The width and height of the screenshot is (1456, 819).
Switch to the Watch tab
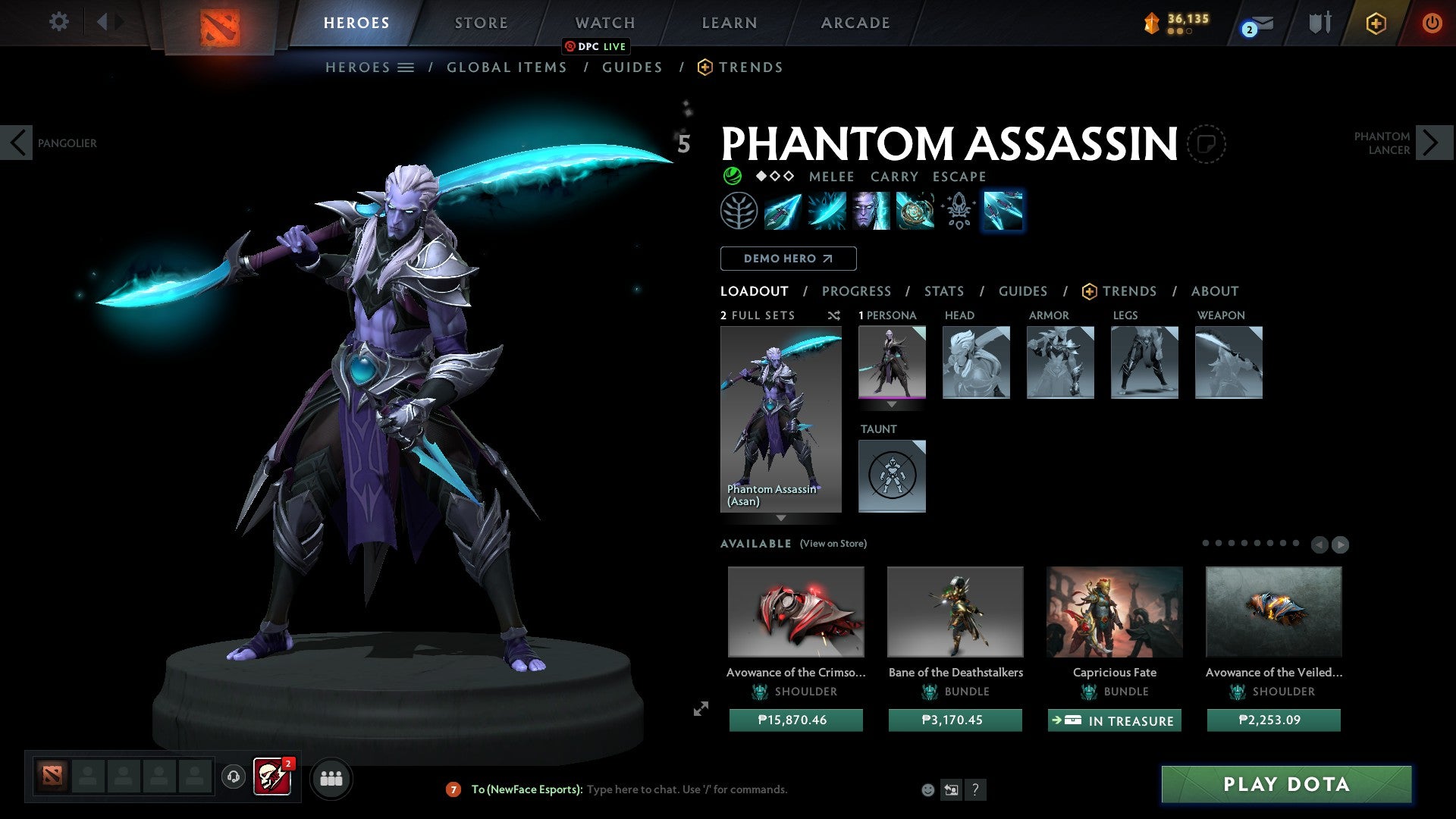click(604, 23)
